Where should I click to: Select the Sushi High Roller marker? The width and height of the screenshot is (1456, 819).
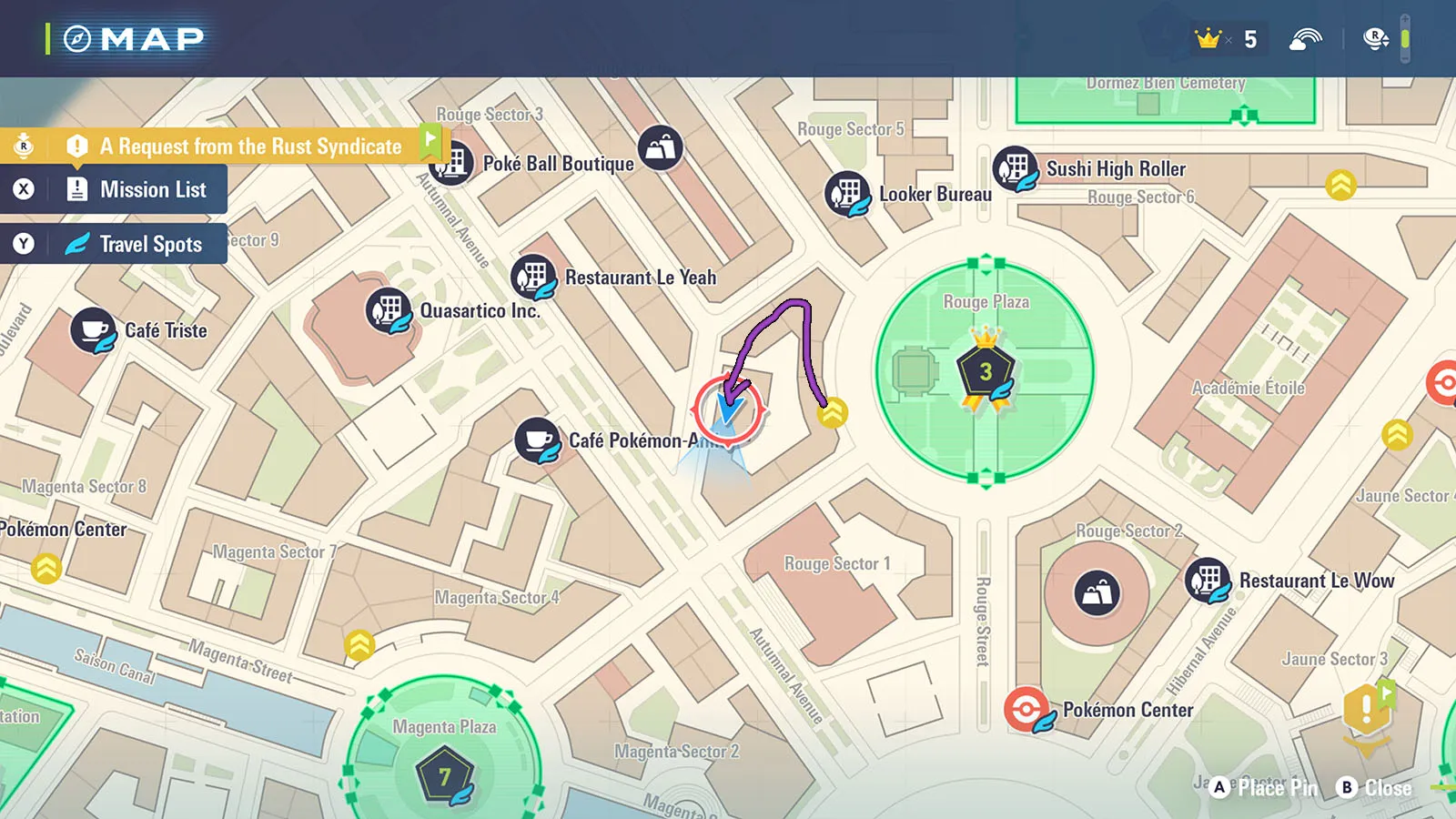point(1016,169)
